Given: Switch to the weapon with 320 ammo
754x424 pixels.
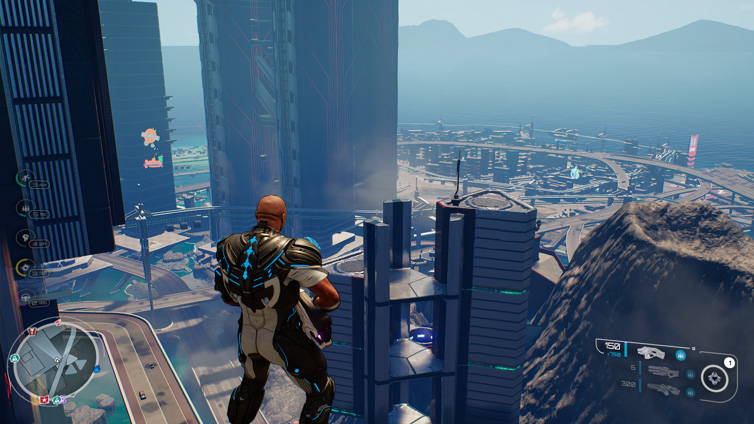Looking at the screenshot, I should 661,388.
